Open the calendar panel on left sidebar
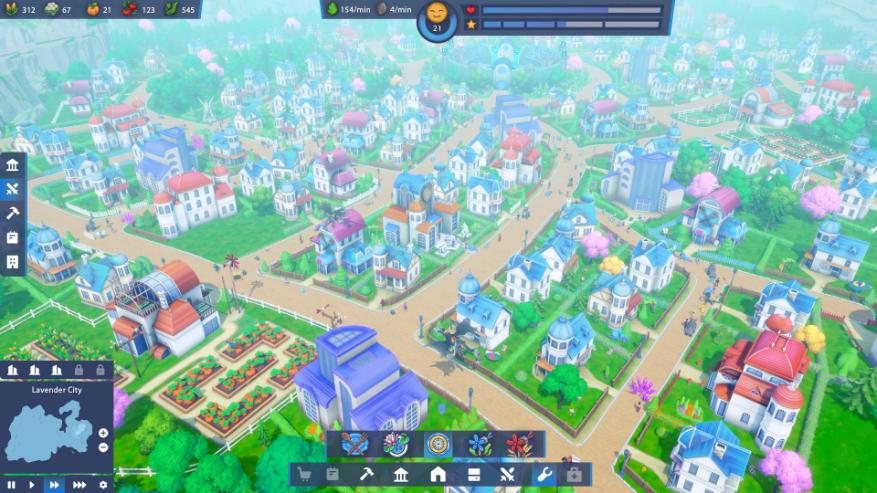The width and height of the screenshot is (877, 493). 12,238
